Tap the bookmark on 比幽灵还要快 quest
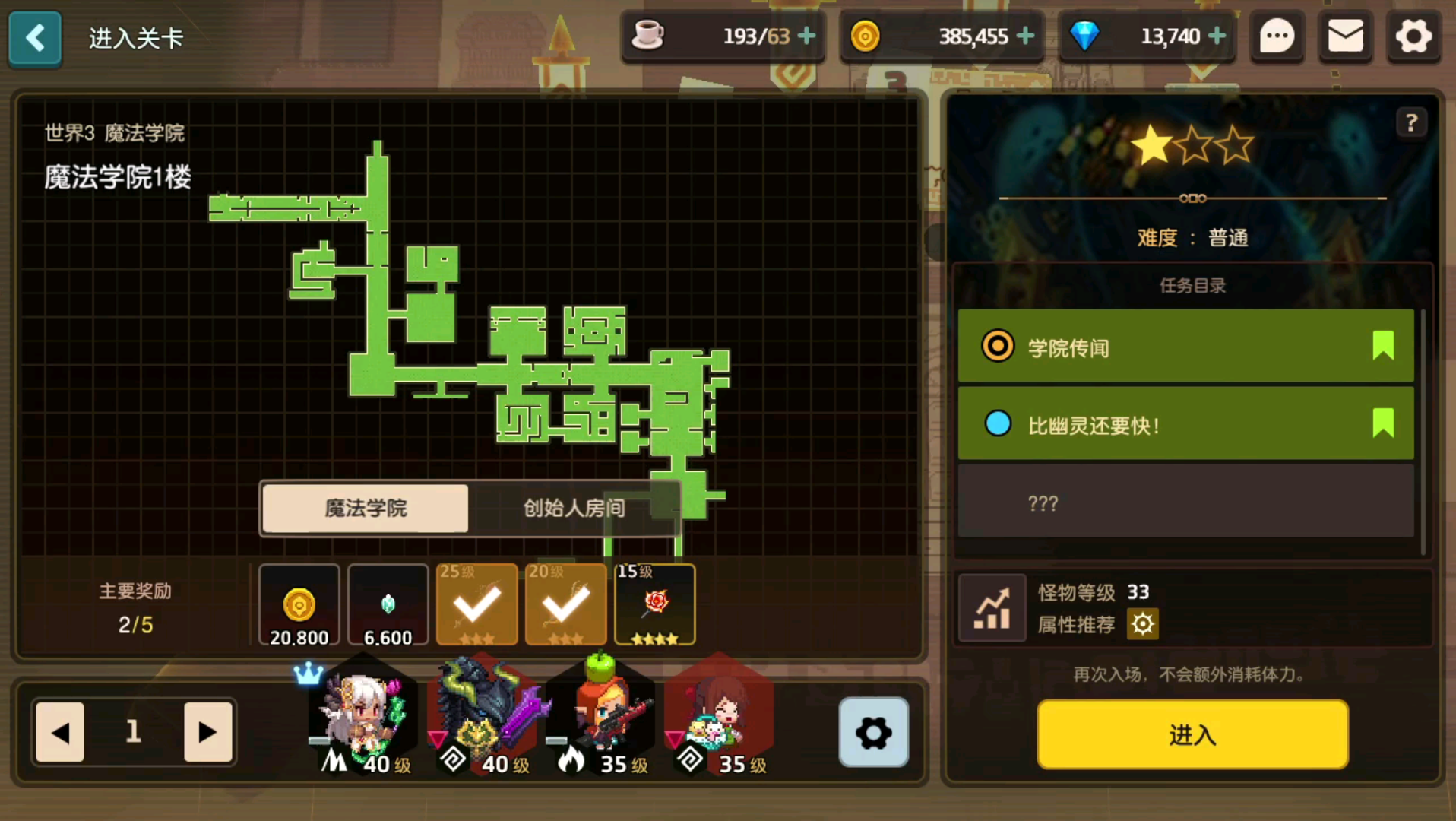 point(1384,424)
